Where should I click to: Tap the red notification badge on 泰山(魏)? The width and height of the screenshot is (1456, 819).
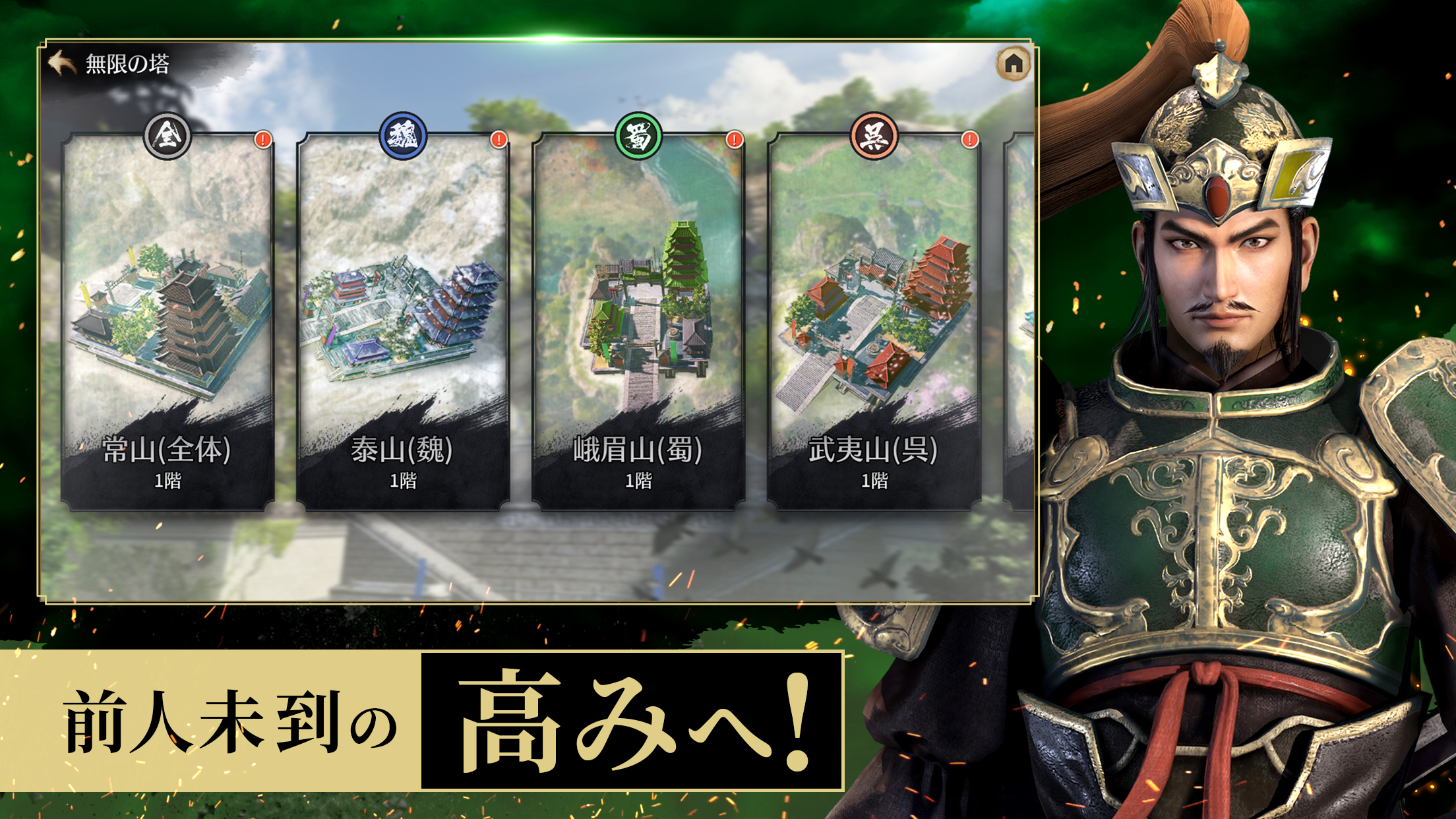(x=499, y=140)
